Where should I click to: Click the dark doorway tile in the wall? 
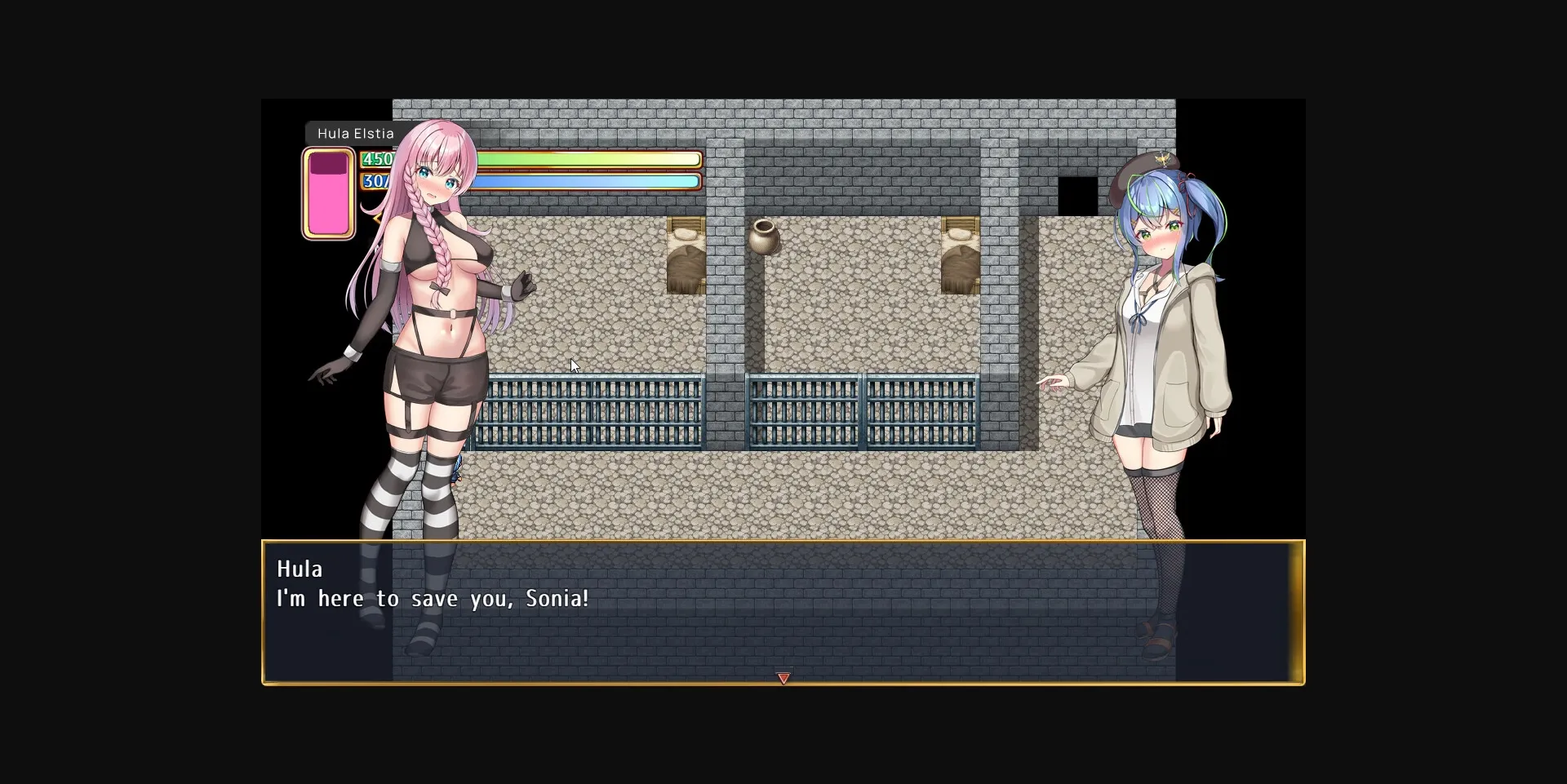pyautogui.click(x=1078, y=194)
